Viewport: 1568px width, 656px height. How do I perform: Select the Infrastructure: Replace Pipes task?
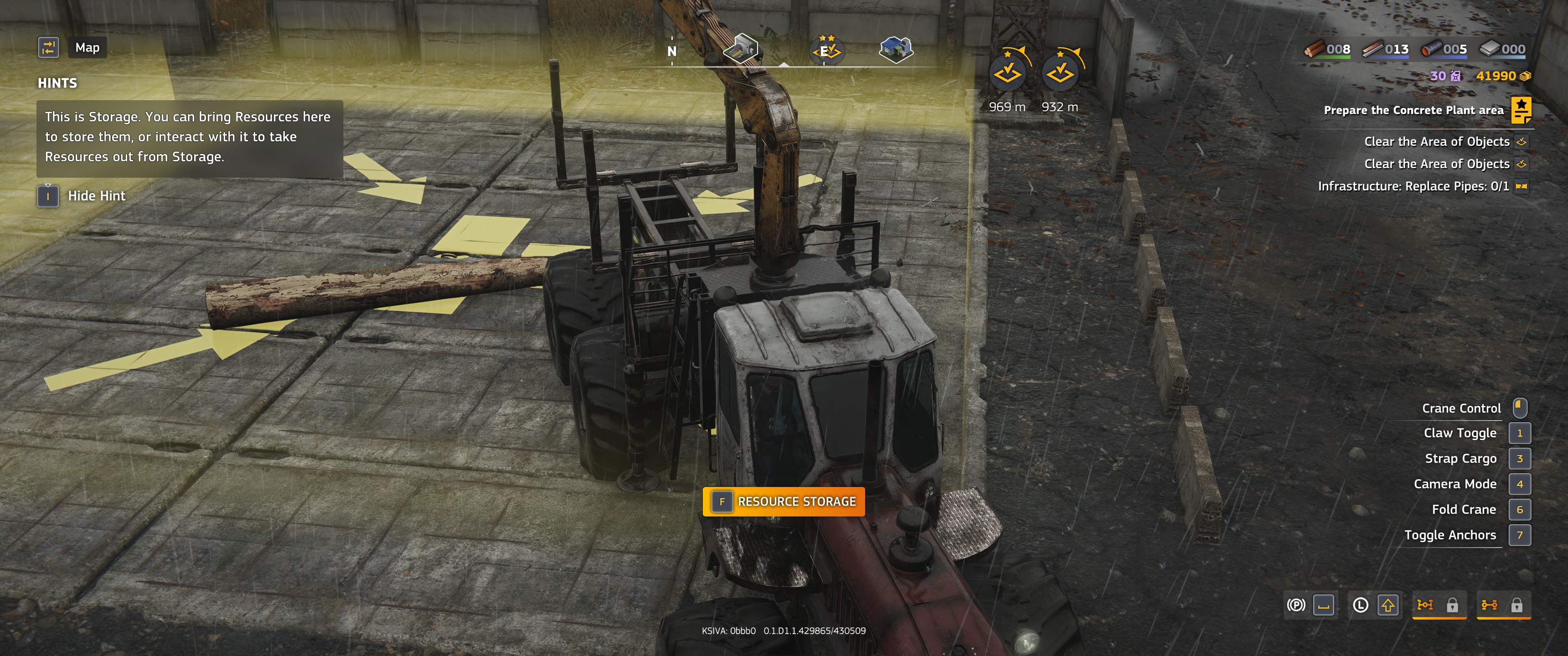tap(1413, 186)
